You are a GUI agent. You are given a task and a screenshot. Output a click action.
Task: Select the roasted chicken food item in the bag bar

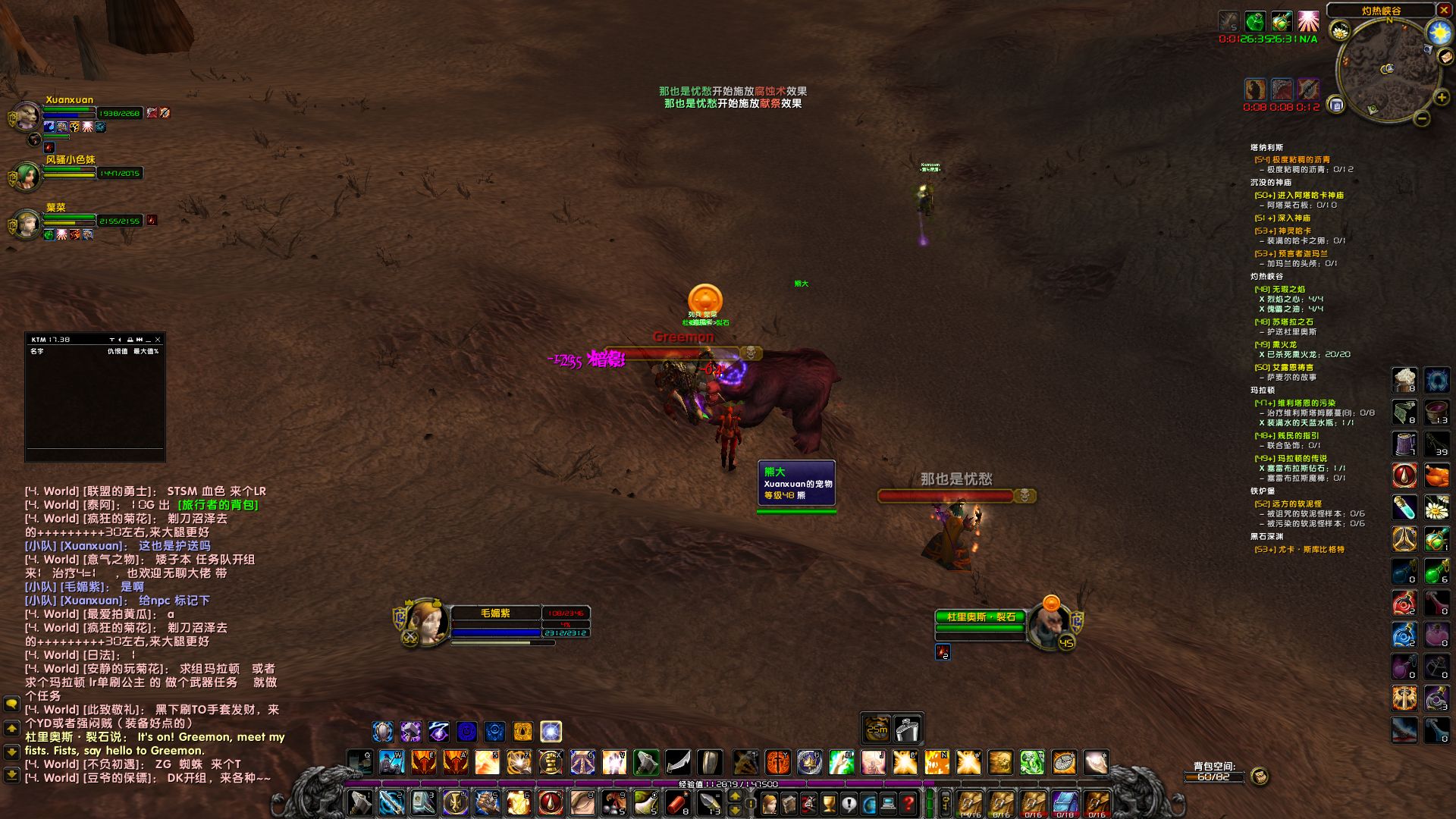coord(1437,476)
